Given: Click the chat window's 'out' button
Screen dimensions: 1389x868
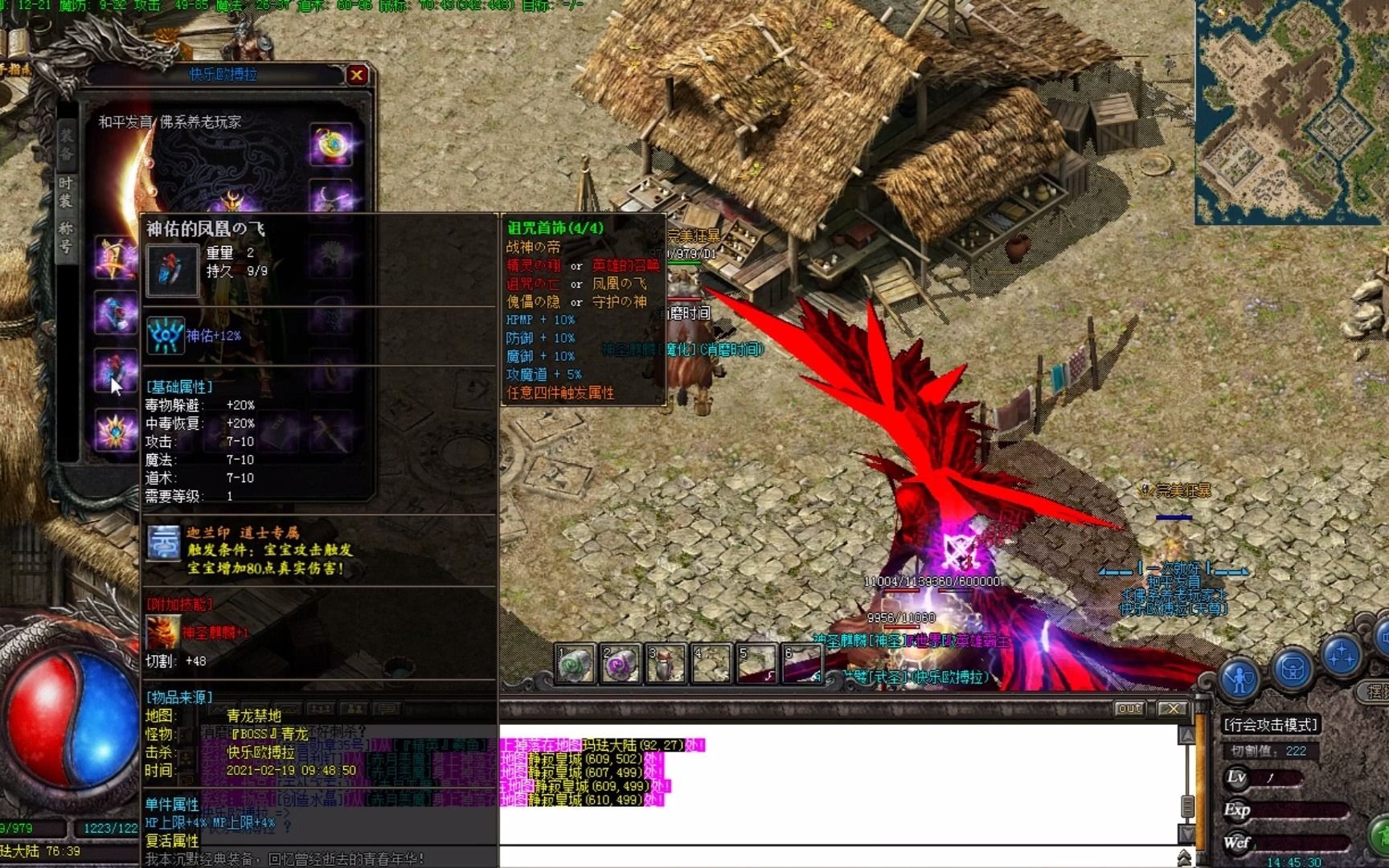Looking at the screenshot, I should tap(1129, 708).
